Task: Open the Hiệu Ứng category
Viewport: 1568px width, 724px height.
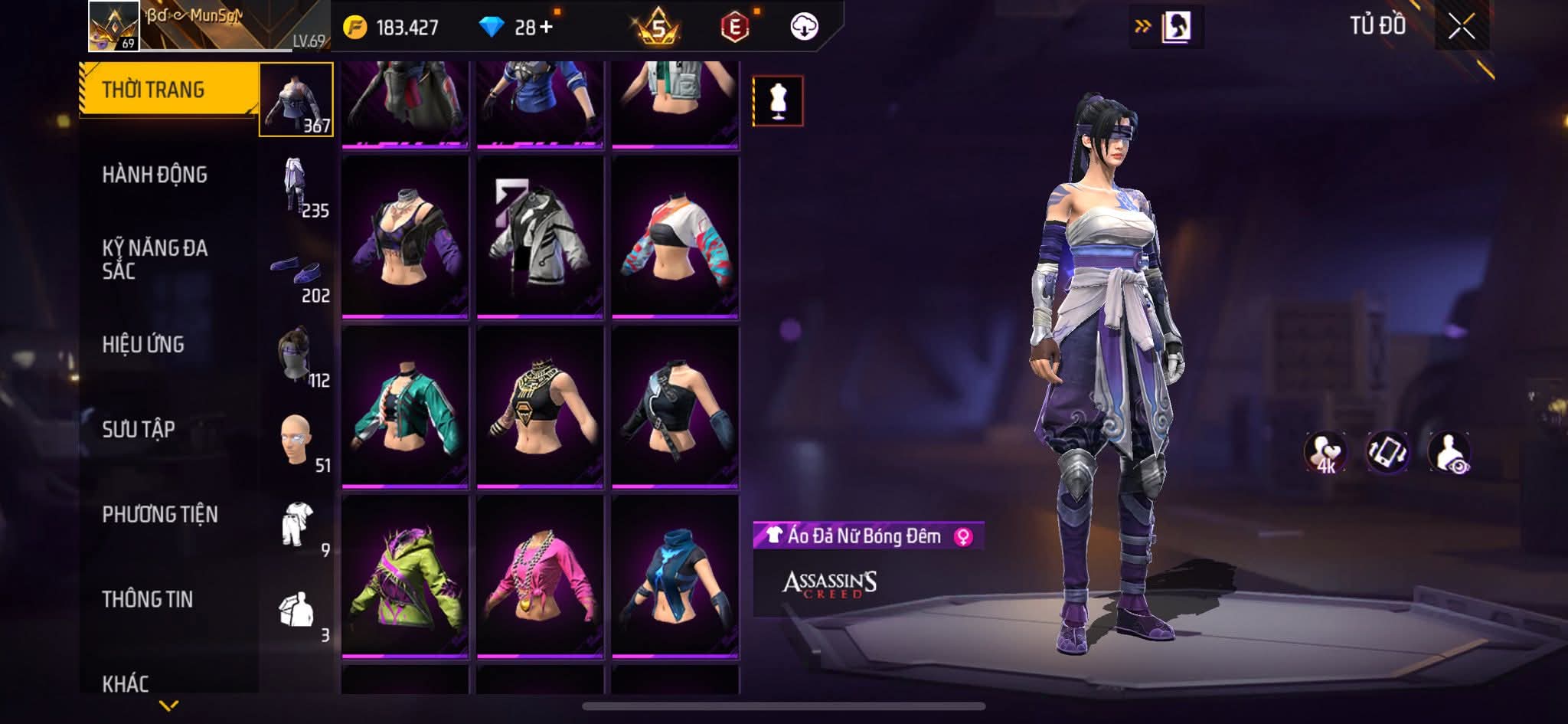Action: [x=143, y=345]
